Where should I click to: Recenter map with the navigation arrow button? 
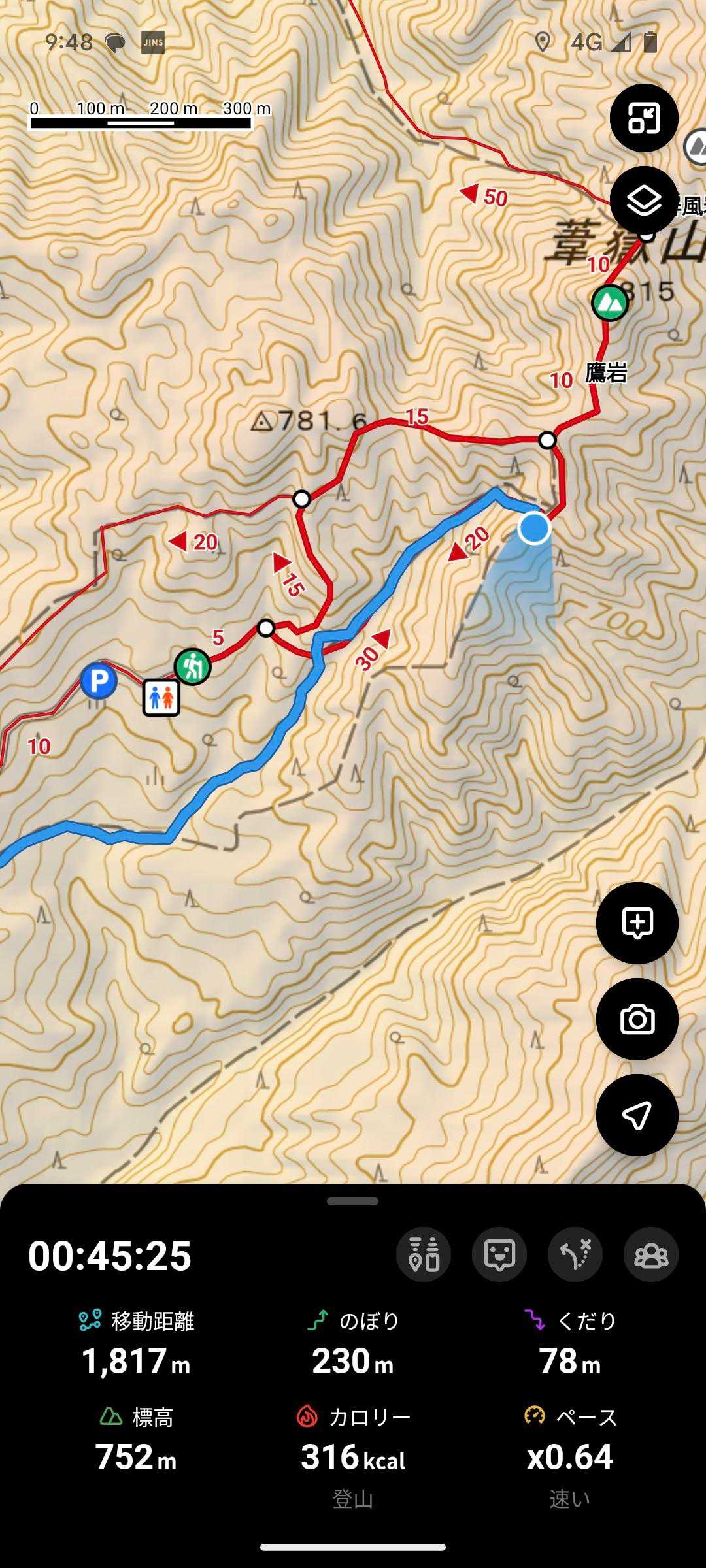pos(637,1115)
